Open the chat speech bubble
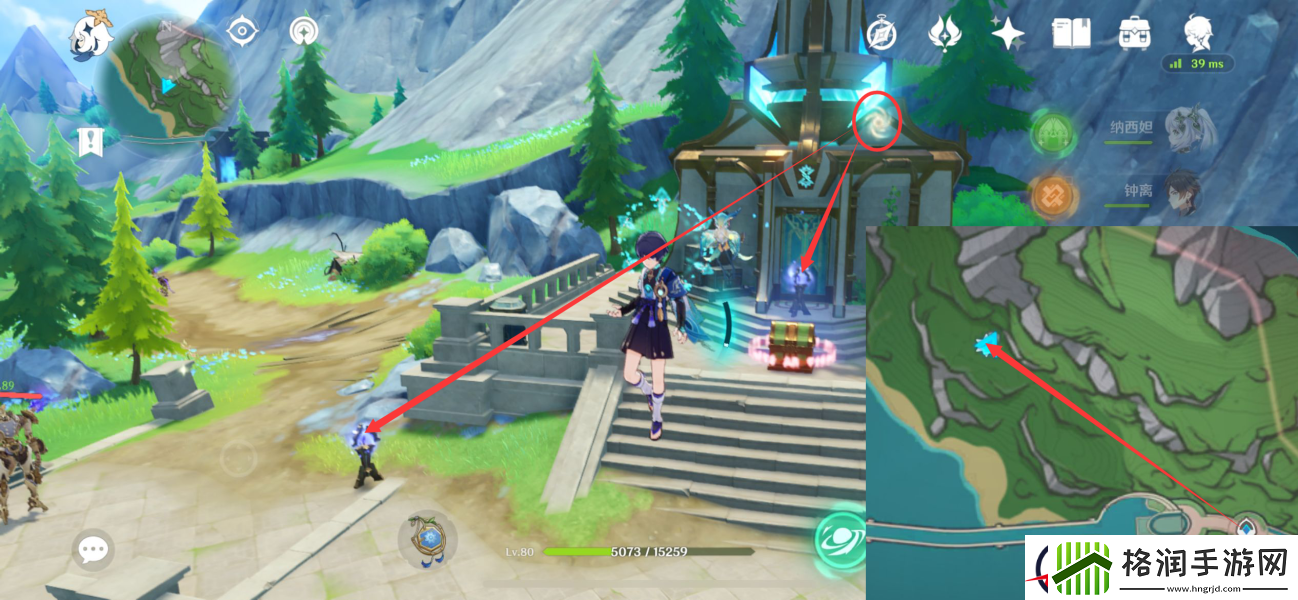This screenshot has width=1298, height=600. [93, 549]
